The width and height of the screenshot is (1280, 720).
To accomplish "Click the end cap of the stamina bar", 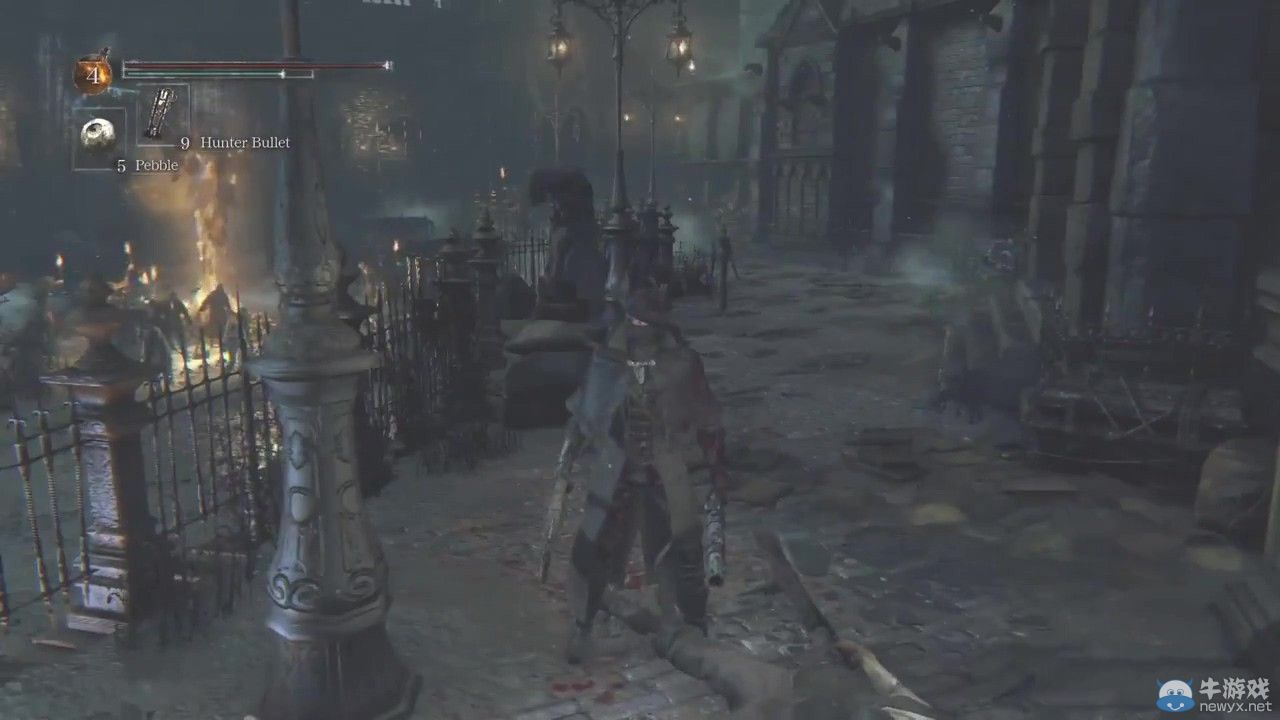I will (312, 74).
